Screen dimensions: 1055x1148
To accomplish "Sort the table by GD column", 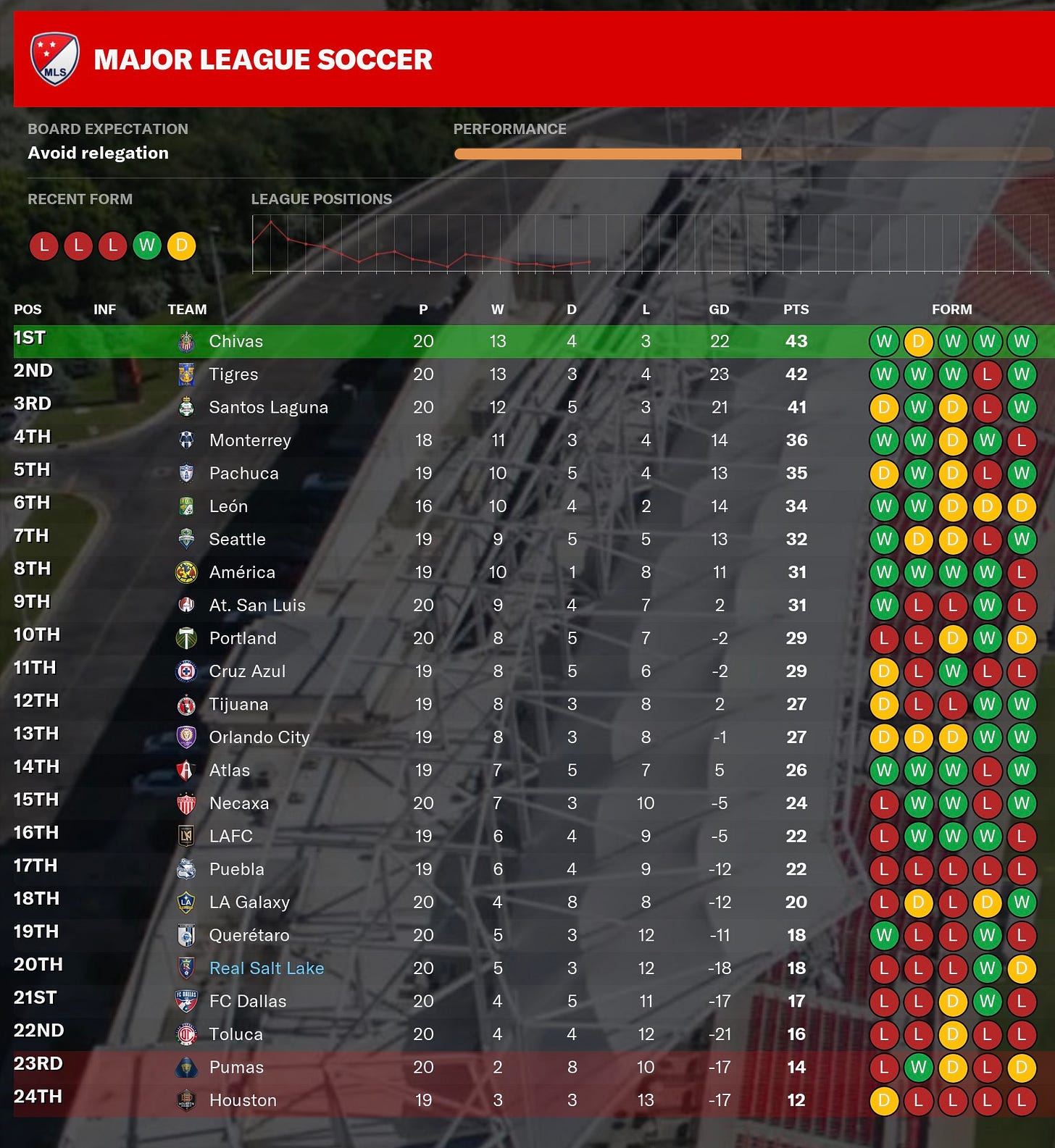I will (719, 309).
